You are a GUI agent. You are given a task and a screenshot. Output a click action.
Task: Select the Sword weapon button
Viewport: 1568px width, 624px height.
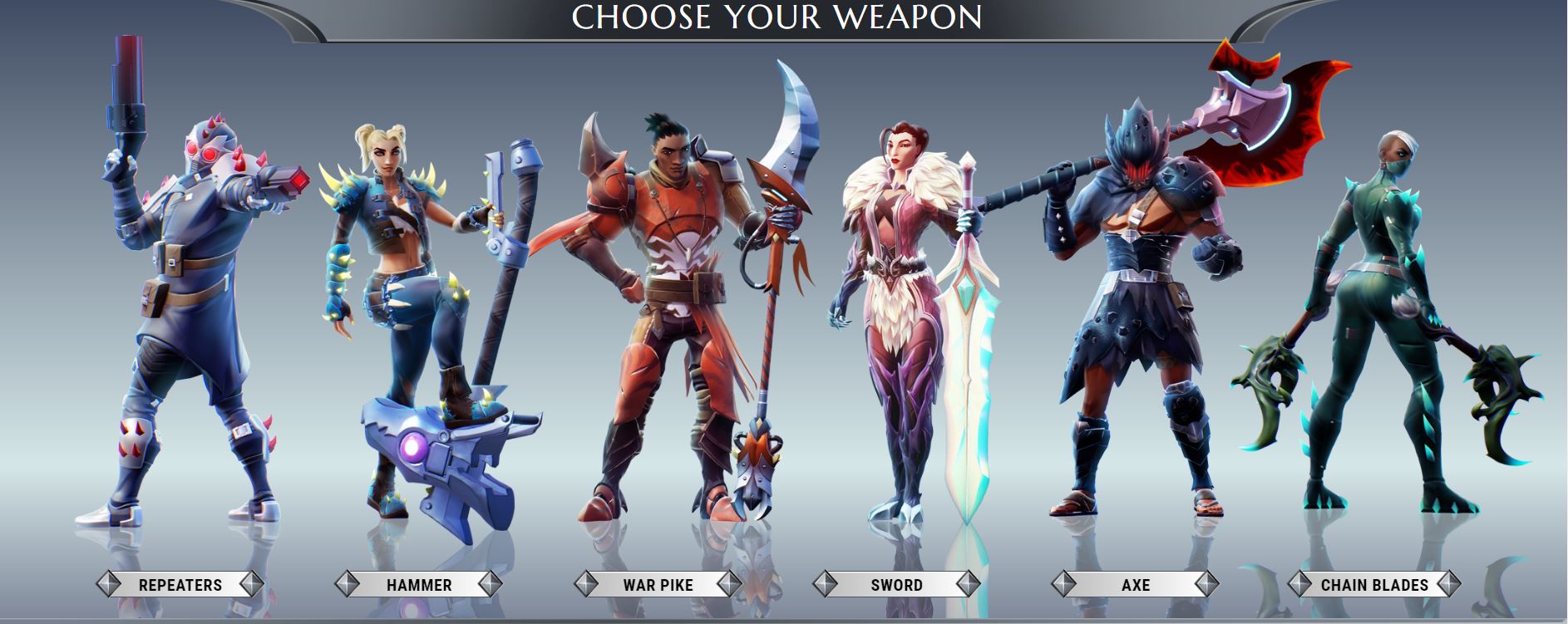click(x=896, y=584)
